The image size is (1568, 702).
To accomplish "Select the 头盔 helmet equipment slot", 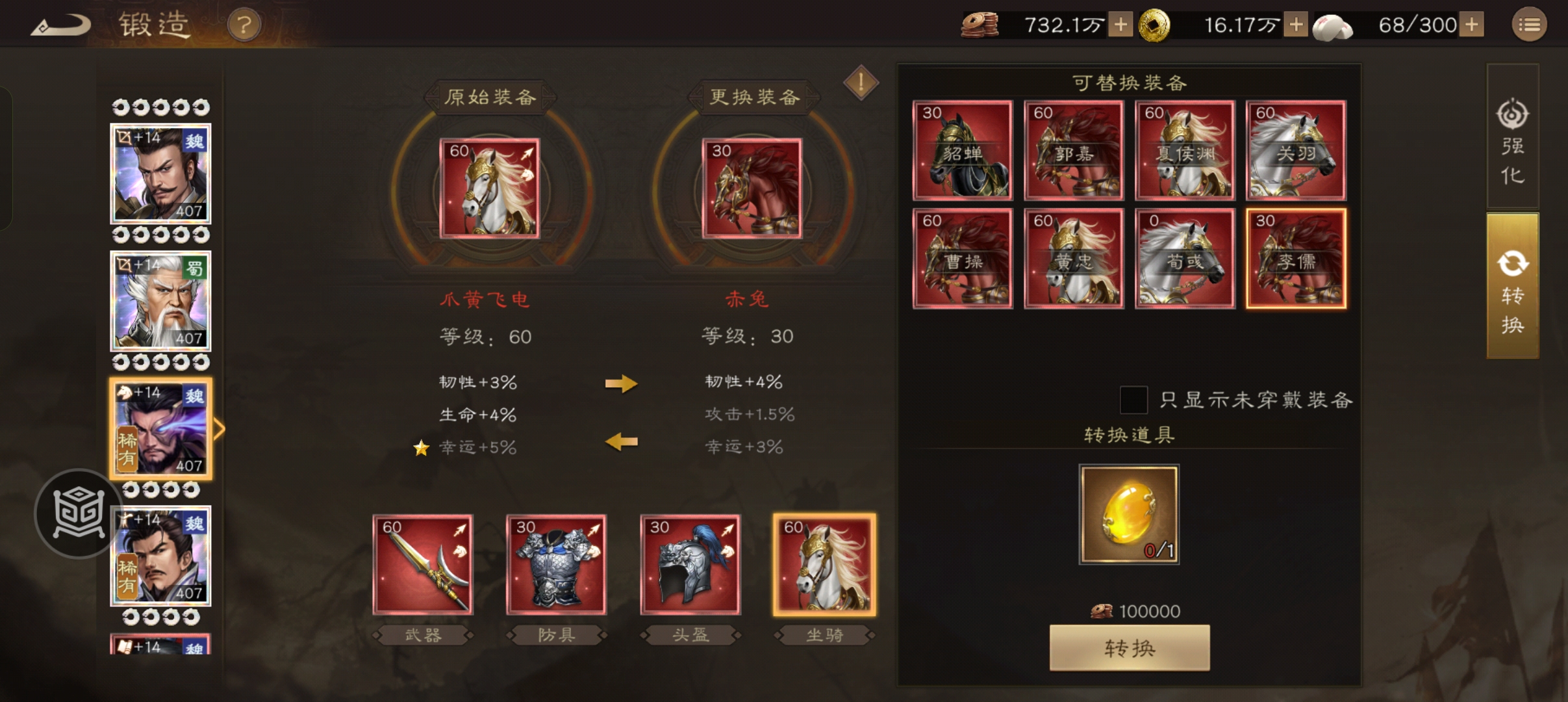I will point(689,564).
